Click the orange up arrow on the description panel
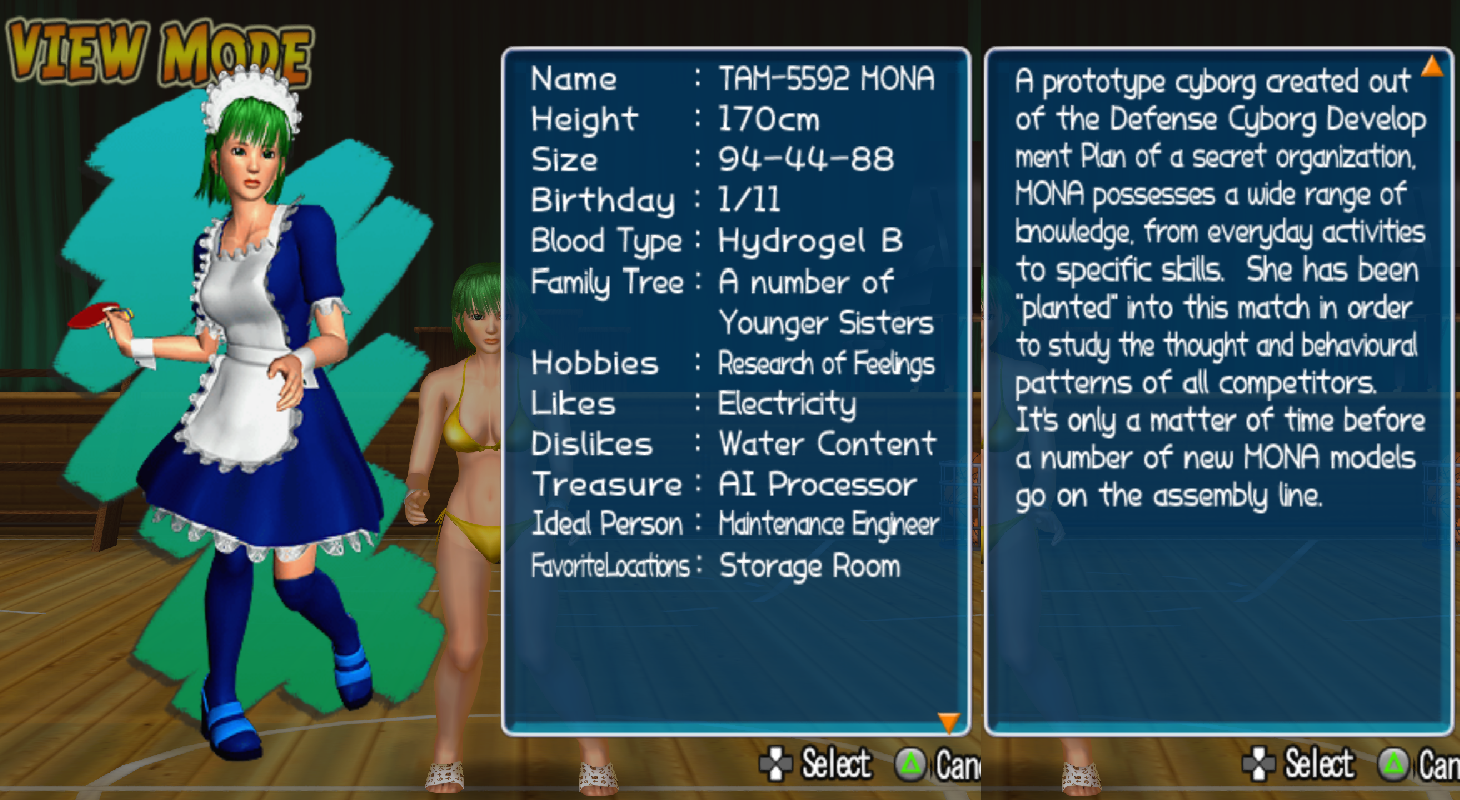The width and height of the screenshot is (1460, 800). click(1432, 66)
